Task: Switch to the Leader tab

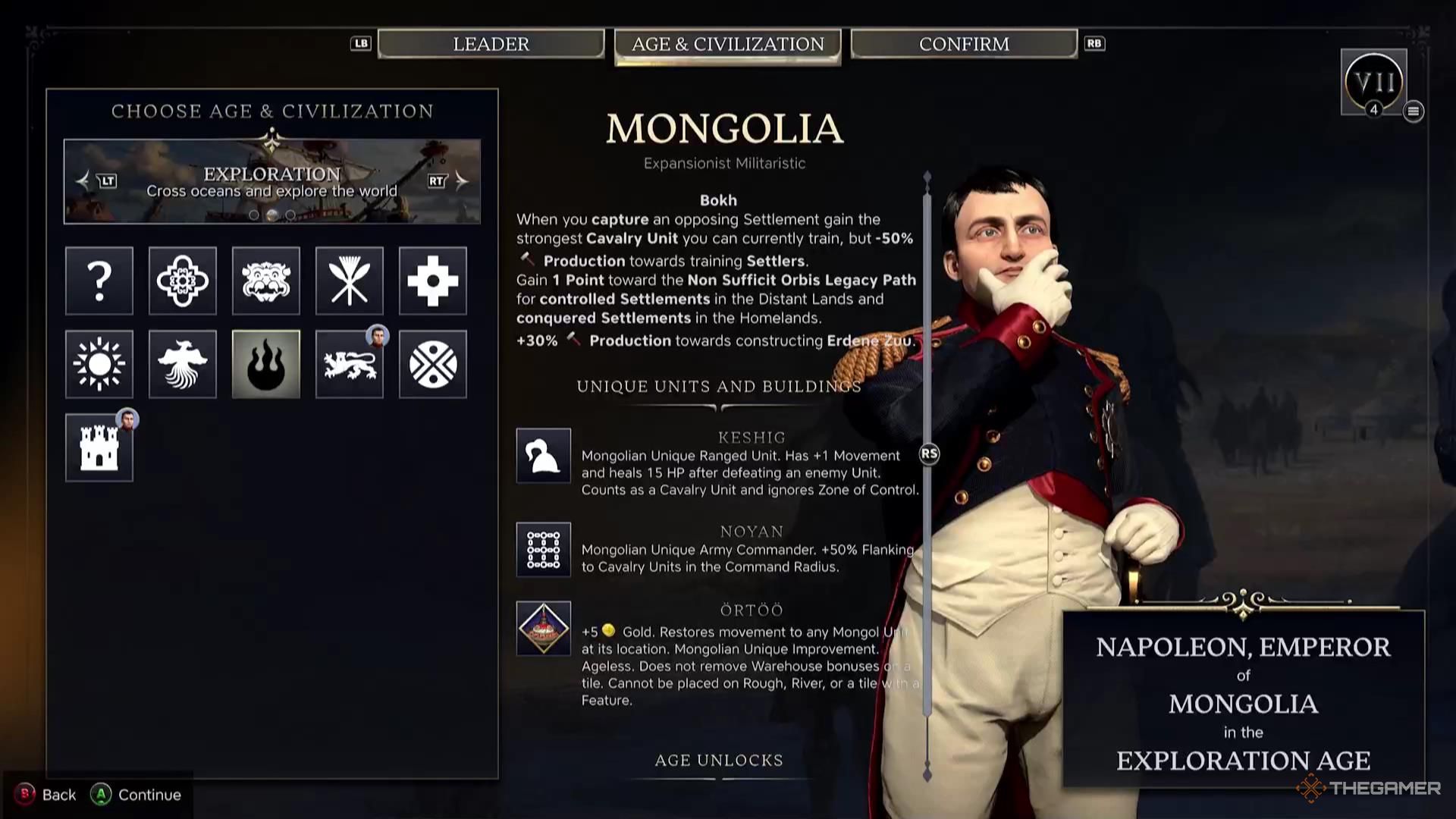Action: click(491, 44)
